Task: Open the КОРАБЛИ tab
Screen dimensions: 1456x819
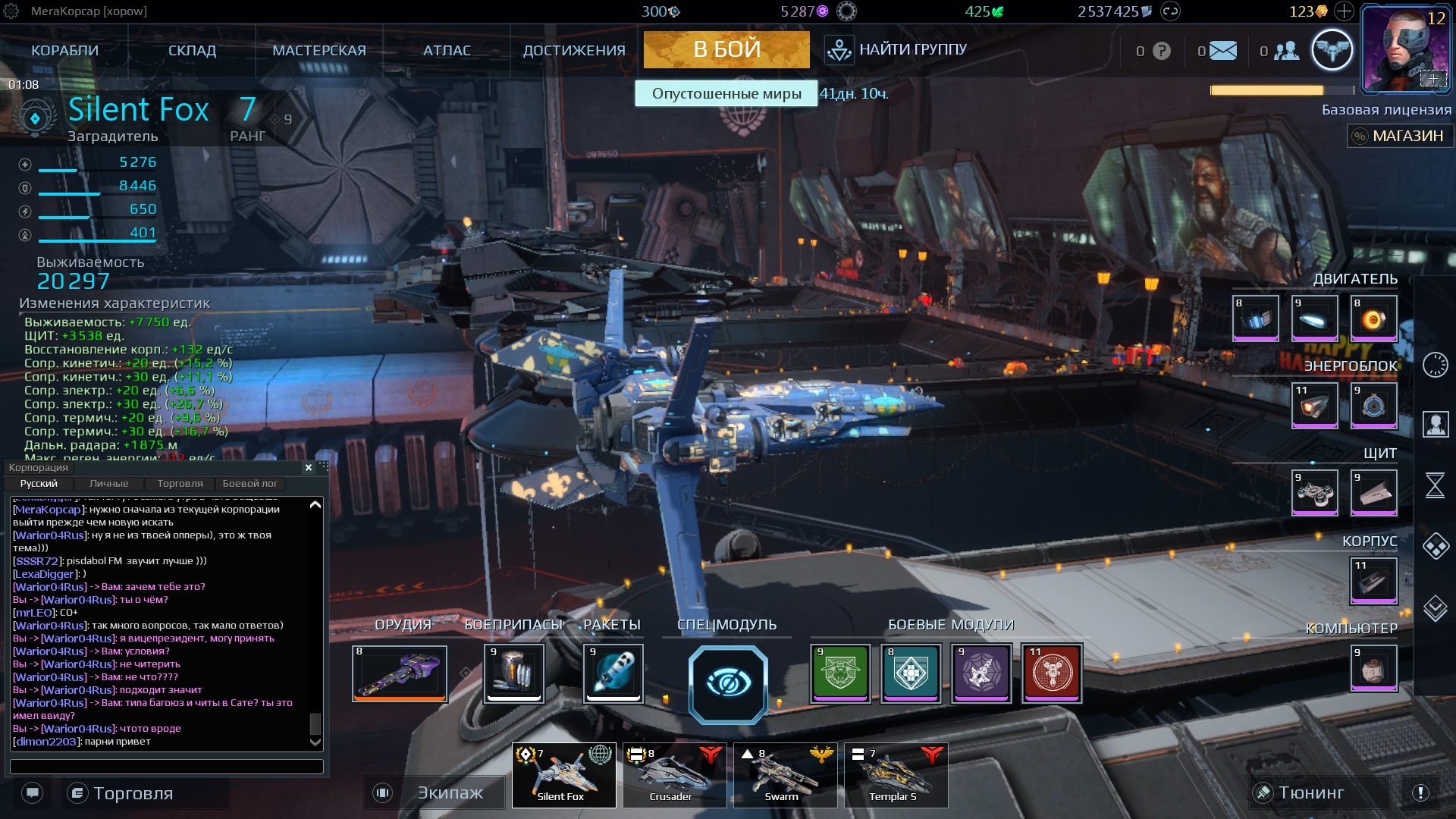Action: 64,51
